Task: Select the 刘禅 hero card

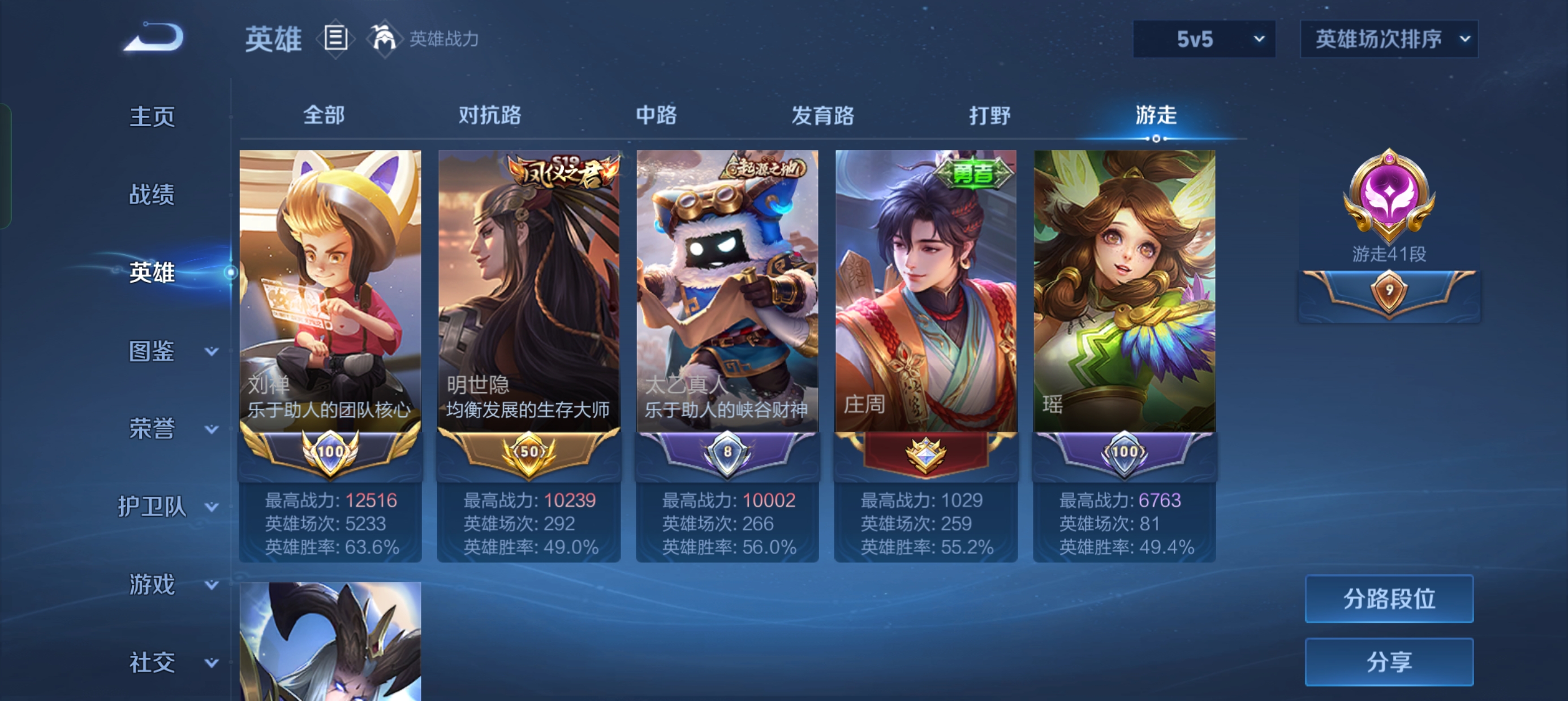Action: [x=330, y=292]
